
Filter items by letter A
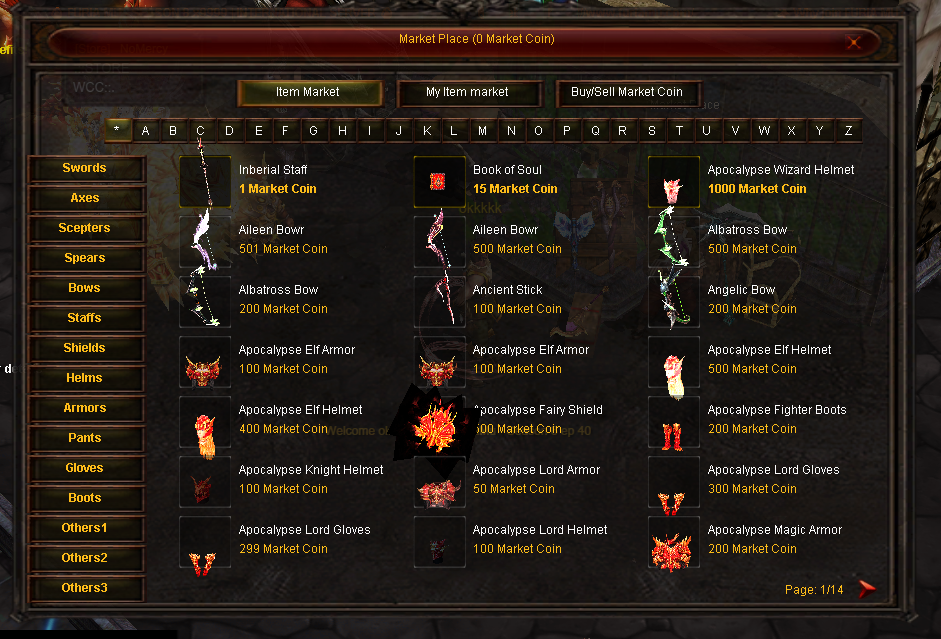(x=146, y=130)
